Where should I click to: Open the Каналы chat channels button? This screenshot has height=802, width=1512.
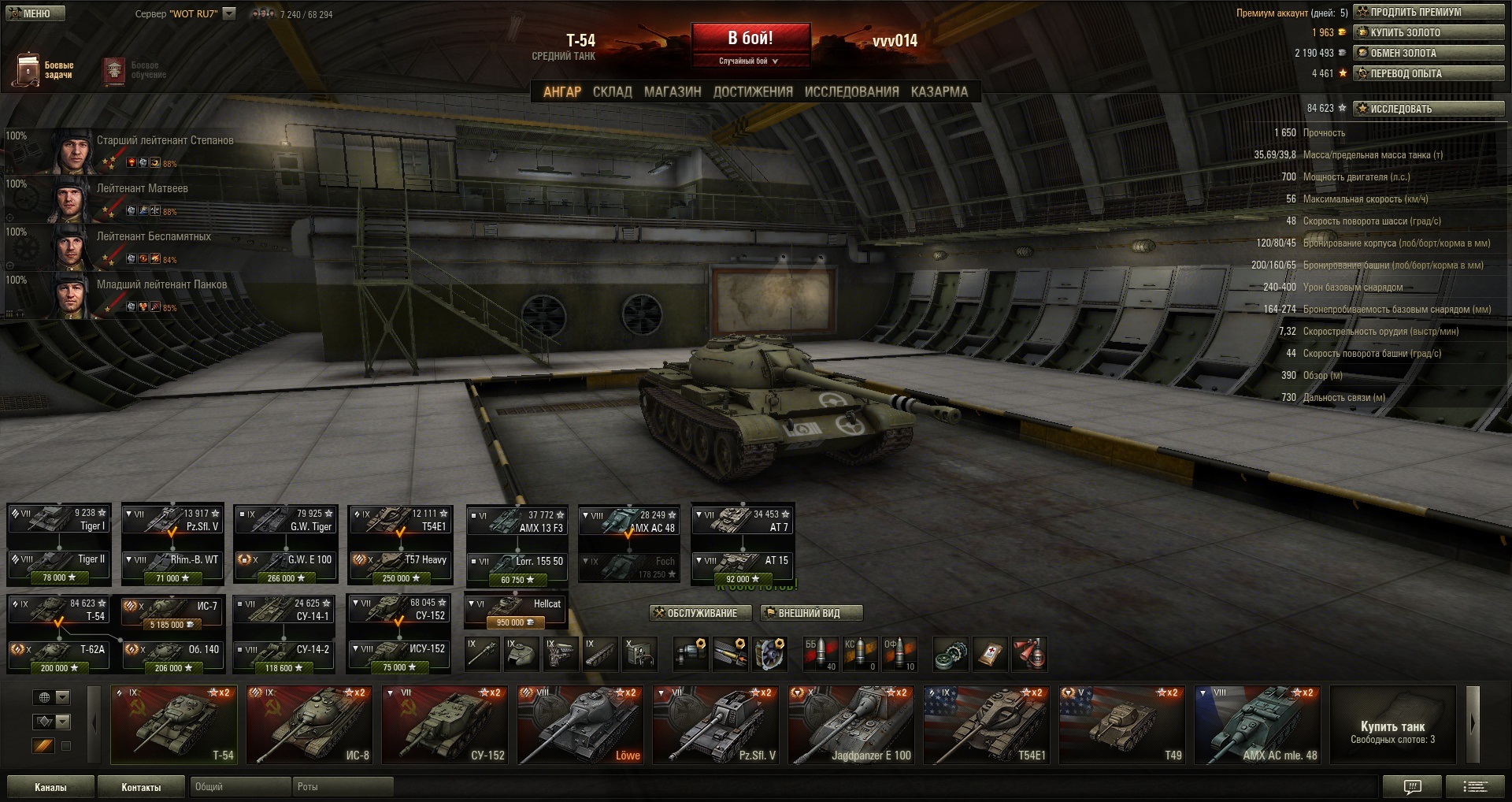point(50,787)
